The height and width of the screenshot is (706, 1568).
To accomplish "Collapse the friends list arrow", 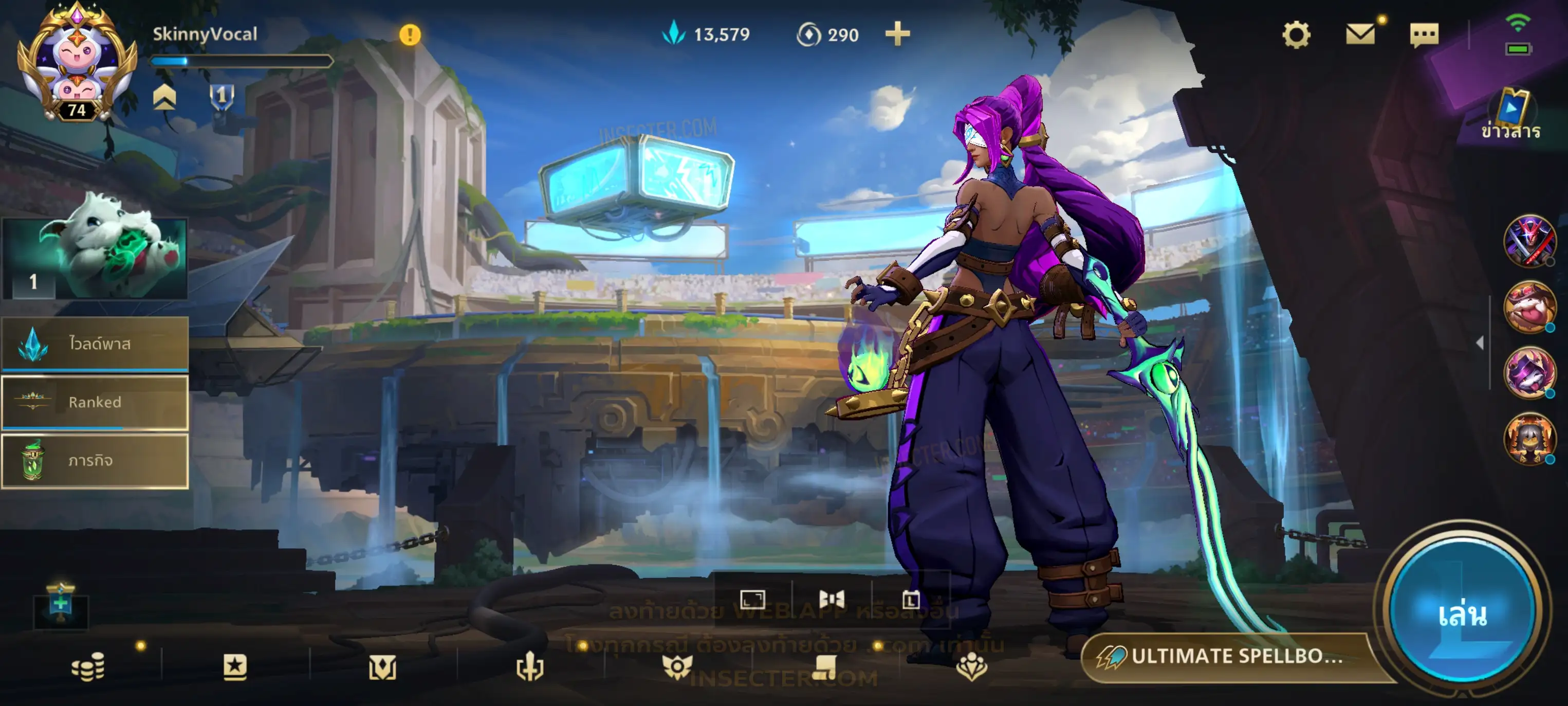I will [x=1480, y=343].
